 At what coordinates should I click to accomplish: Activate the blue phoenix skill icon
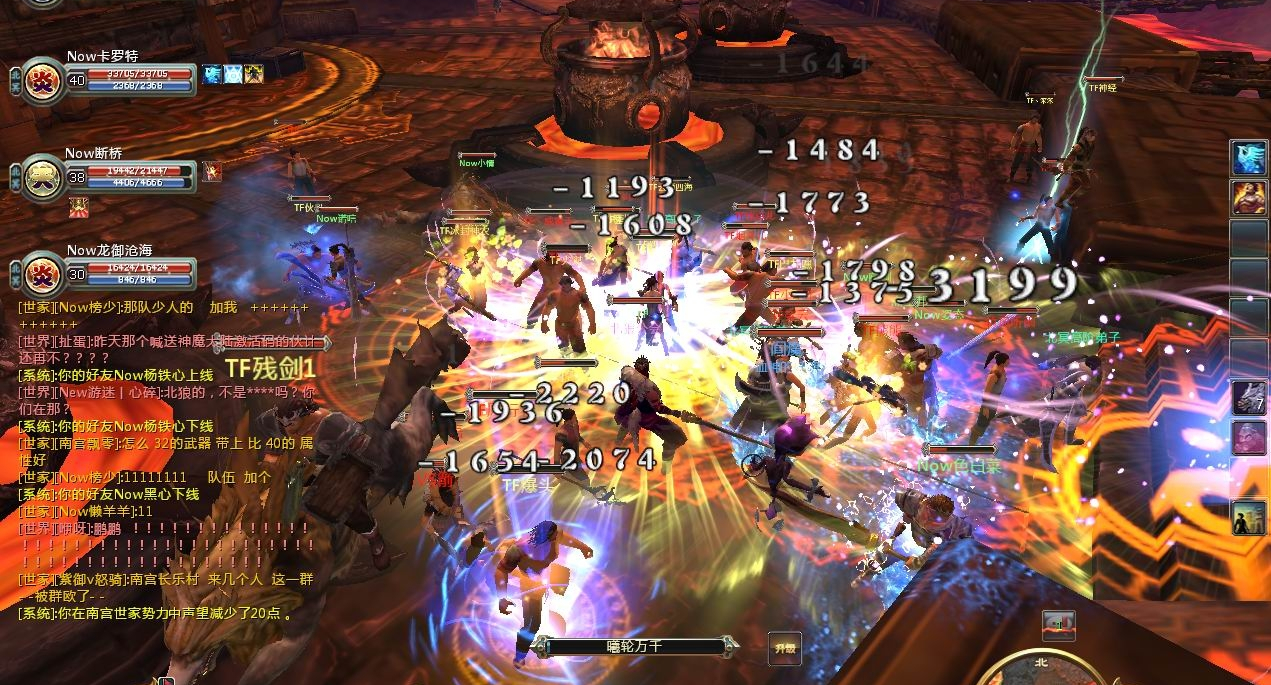(x=1249, y=158)
